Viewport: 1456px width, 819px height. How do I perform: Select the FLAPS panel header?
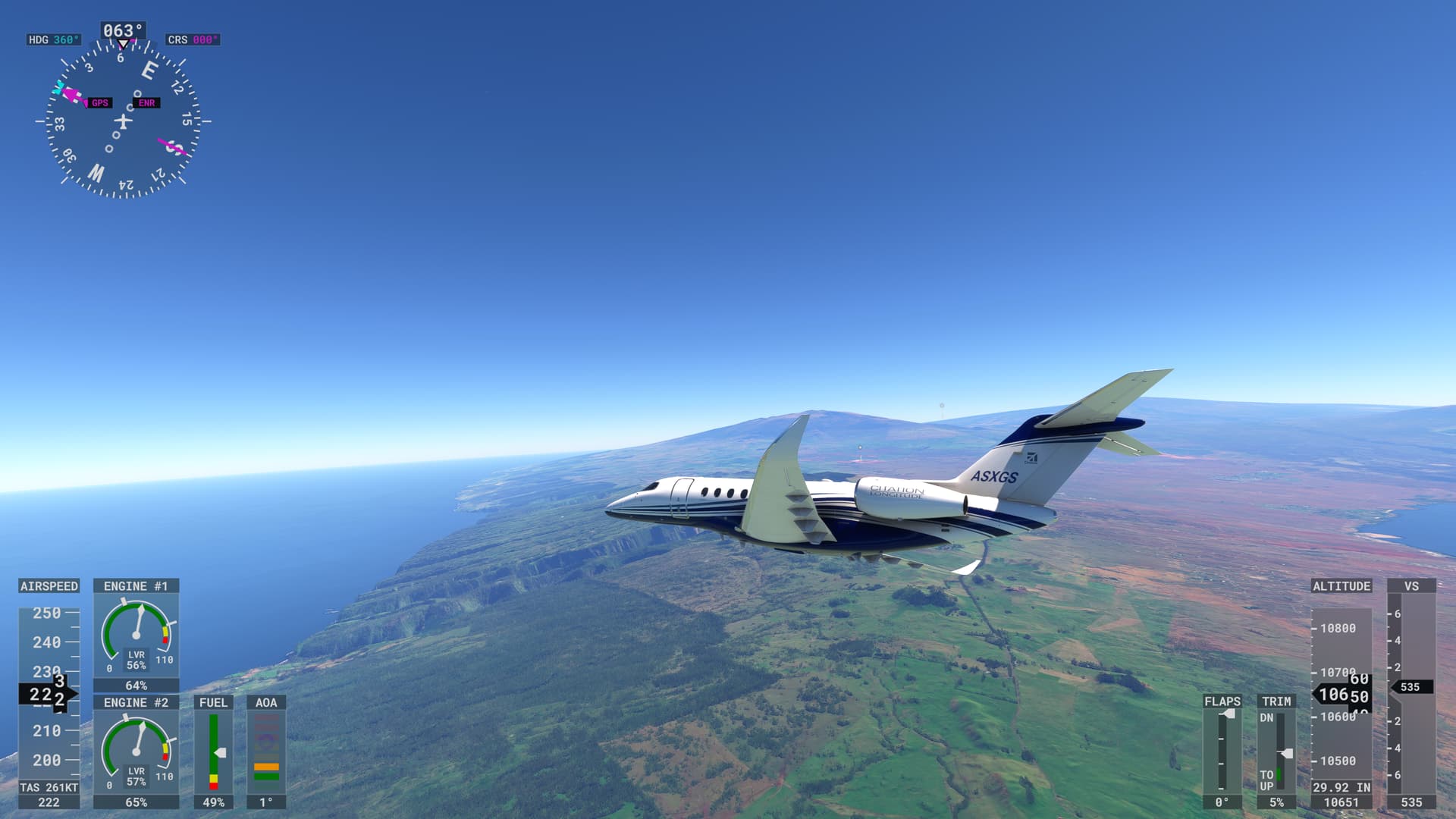(1222, 702)
